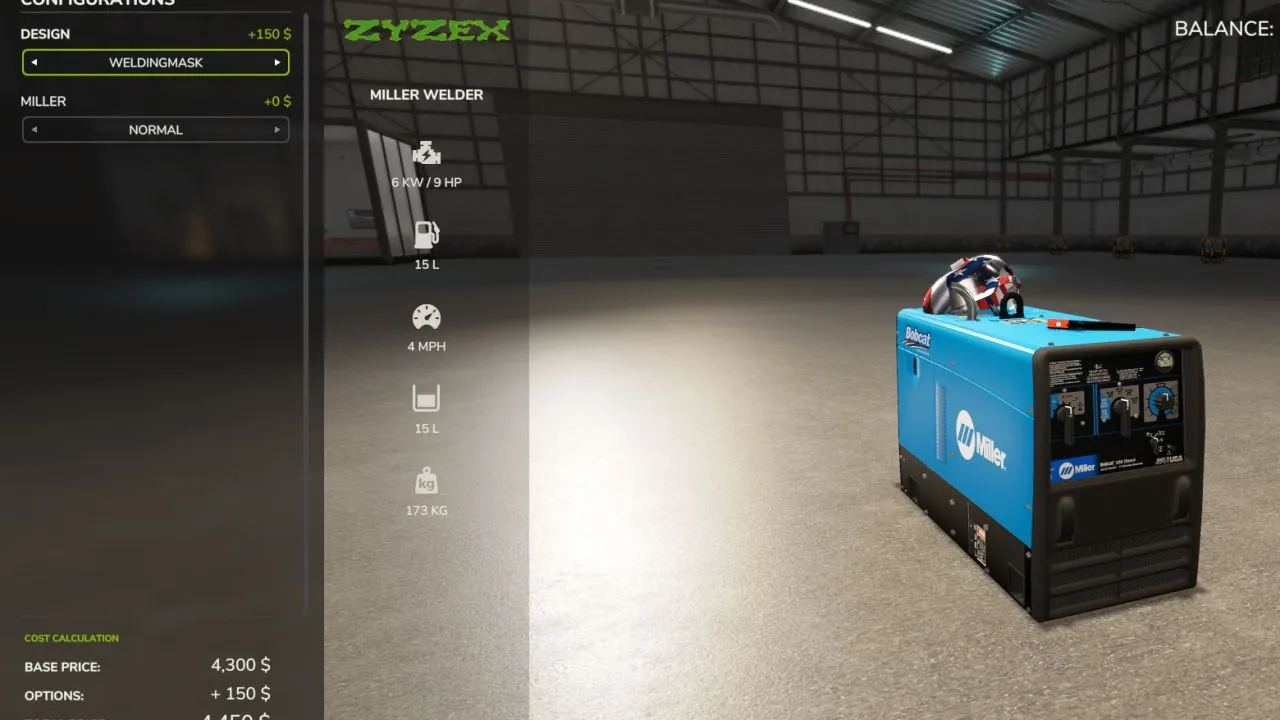Image resolution: width=1280 pixels, height=720 pixels.
Task: Select next DESIGN option with right arrow
Action: coord(277,63)
